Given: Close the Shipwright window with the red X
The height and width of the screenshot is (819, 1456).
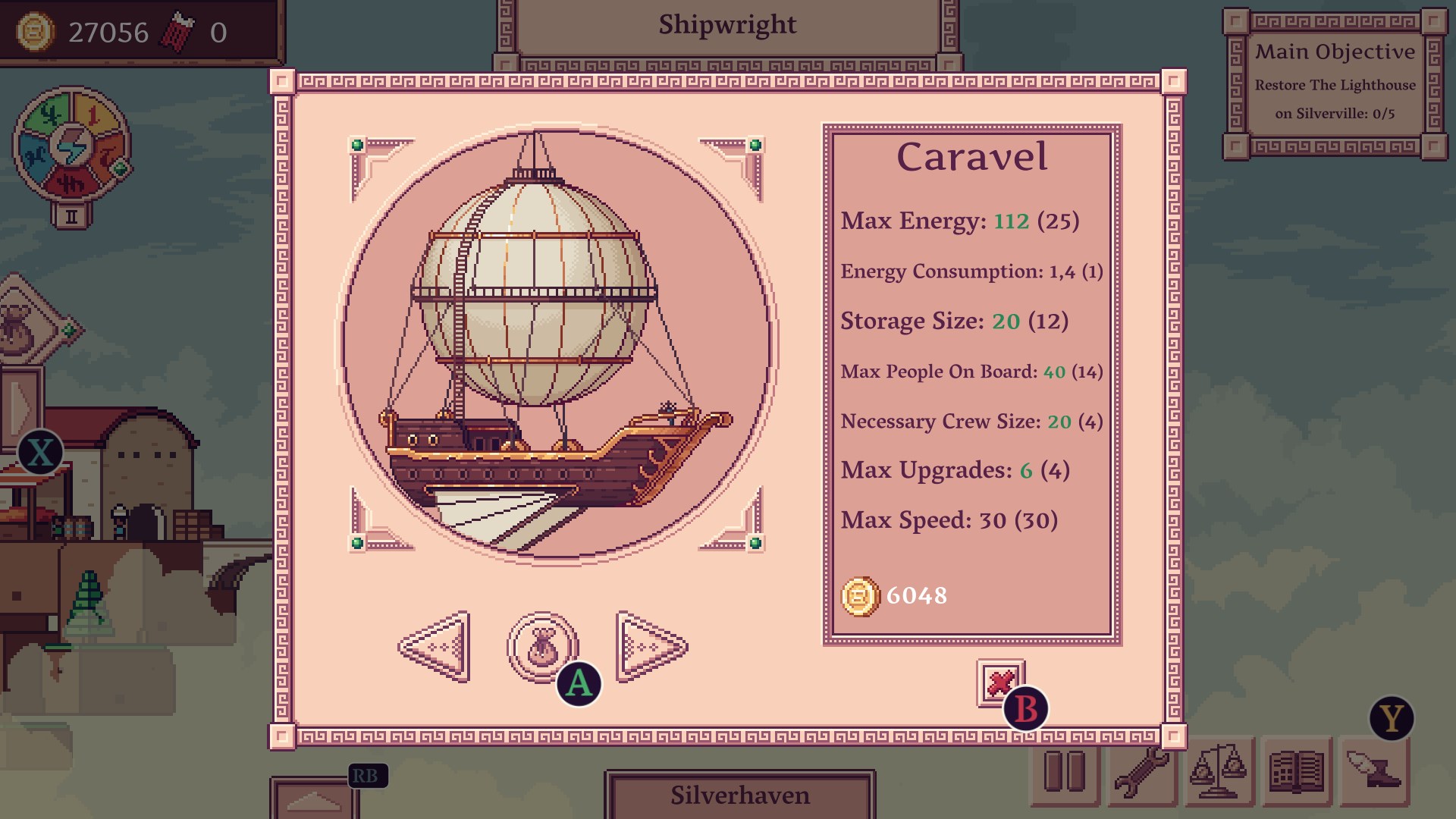Looking at the screenshot, I should [x=1000, y=682].
